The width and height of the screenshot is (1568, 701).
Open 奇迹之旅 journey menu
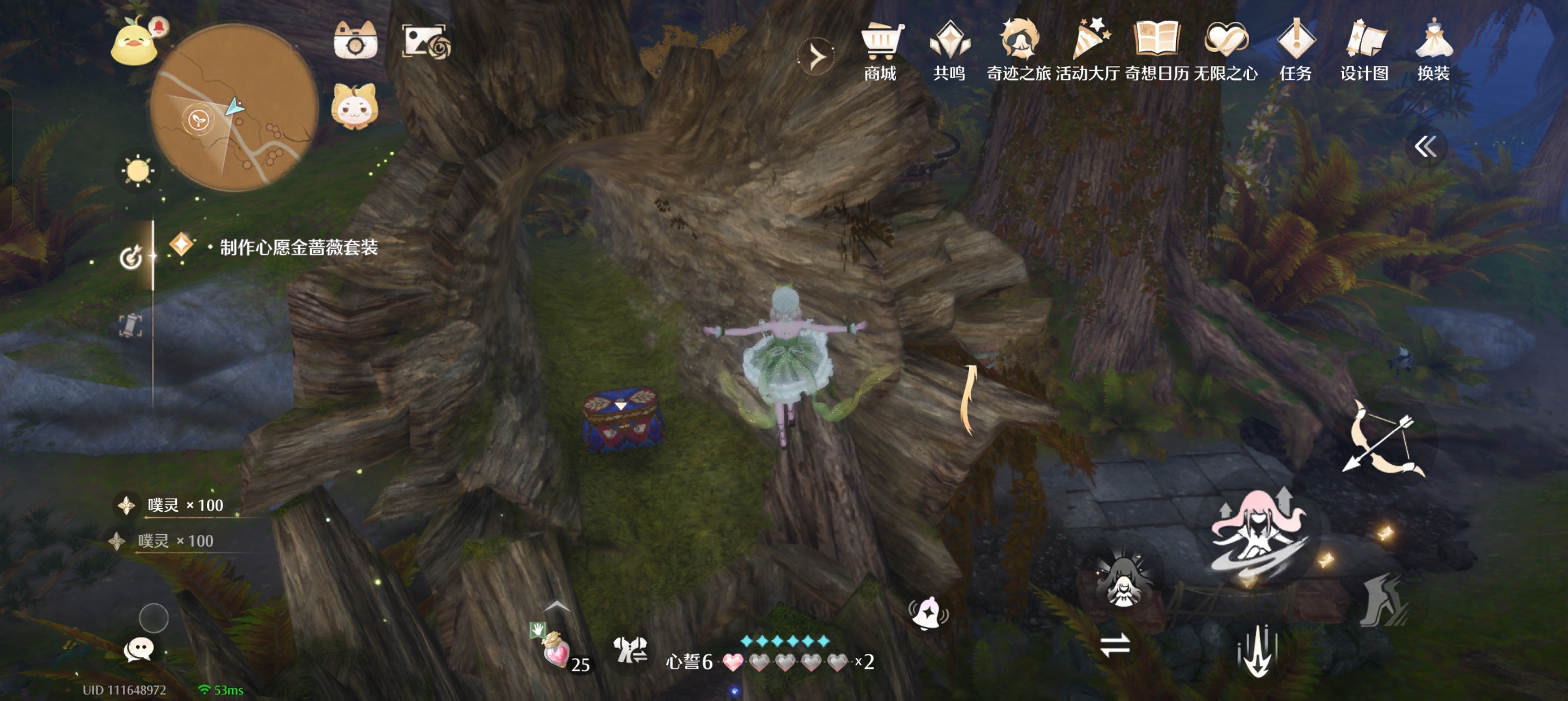(1018, 50)
